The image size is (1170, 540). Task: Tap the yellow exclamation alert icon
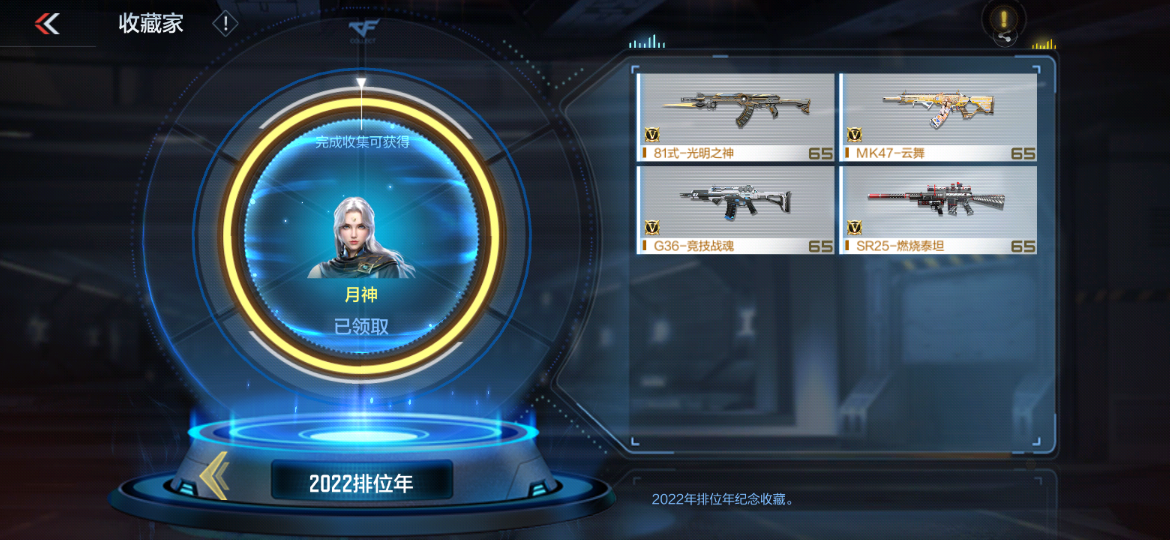point(1003,20)
